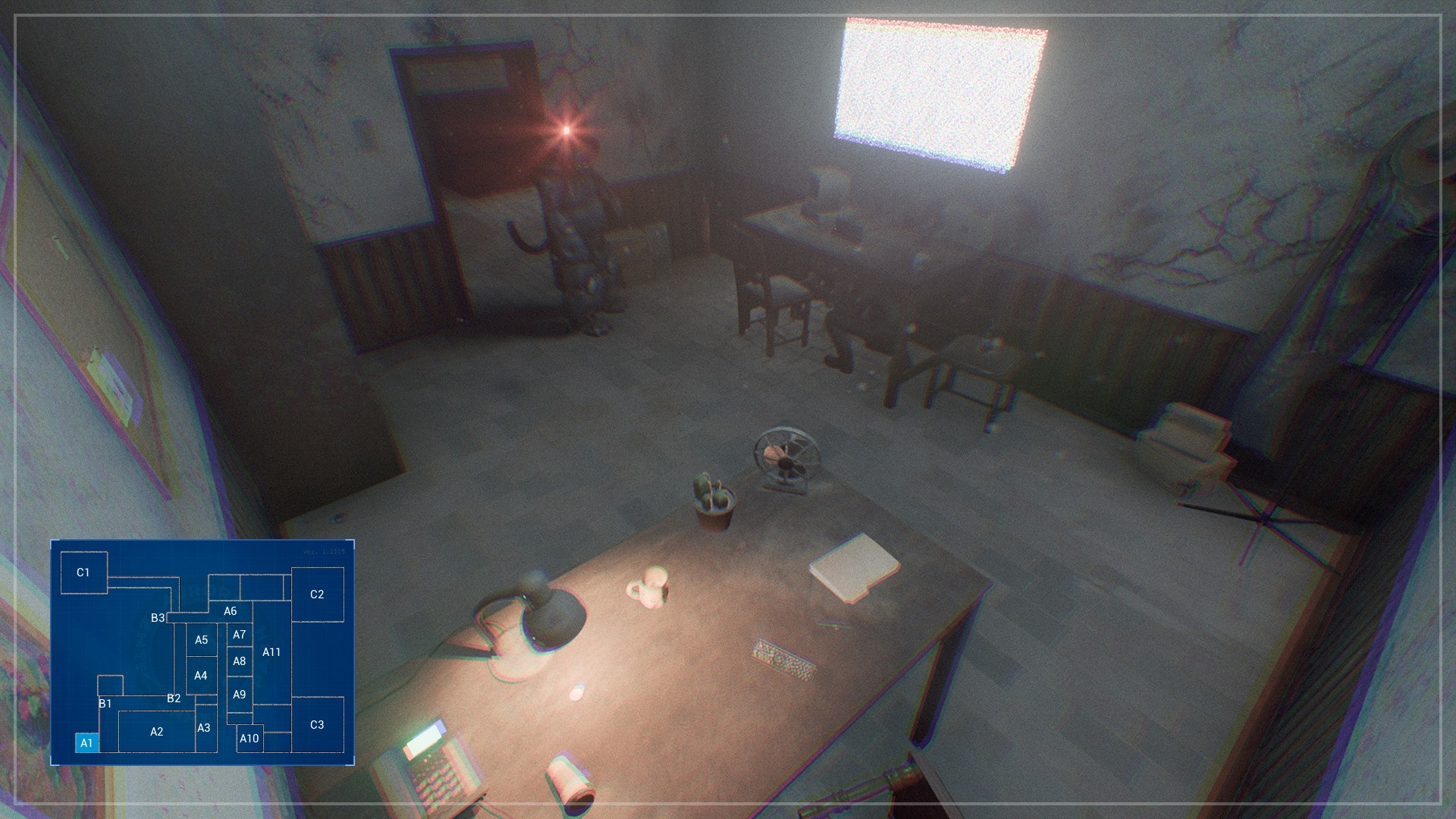Screen dimensions: 1456x819
Task: Open camera A9 on the blueprint
Action: [x=240, y=693]
